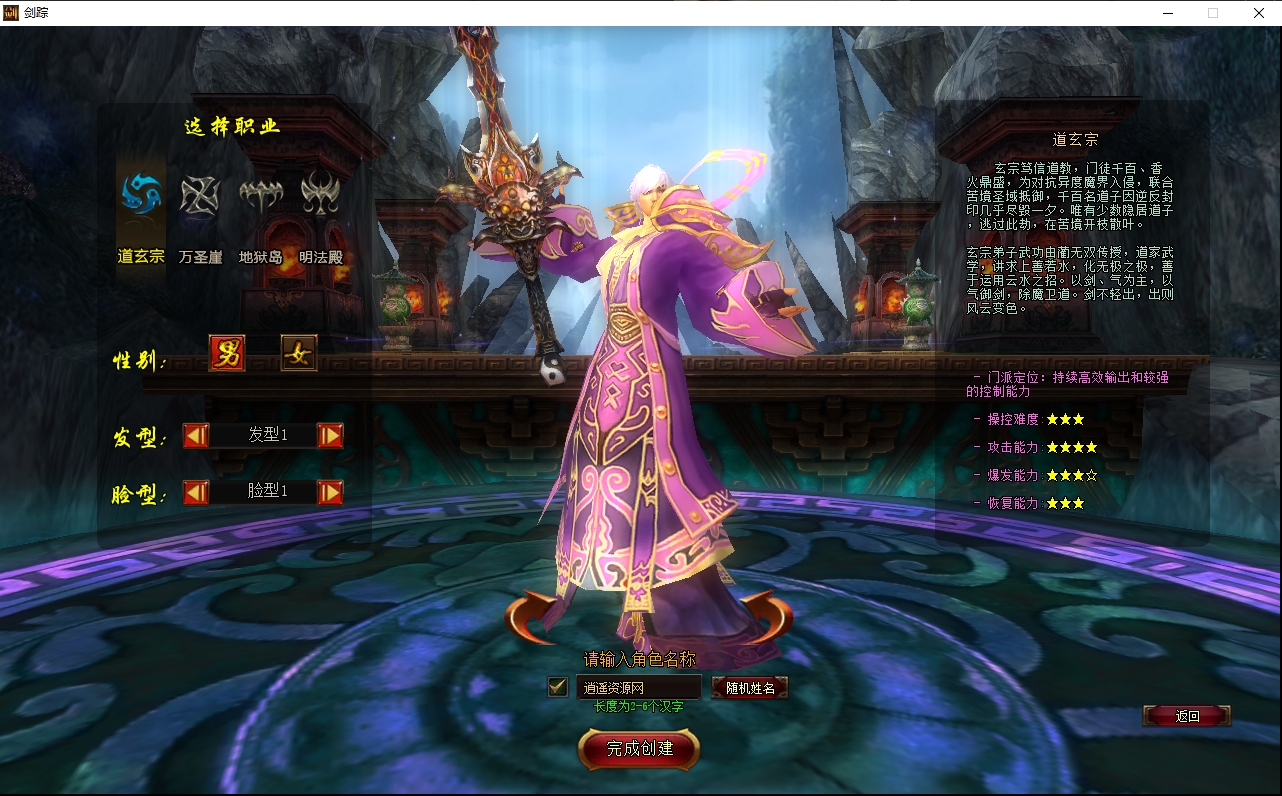Select the 明法殿 class
The height and width of the screenshot is (796, 1282).
click(320, 195)
